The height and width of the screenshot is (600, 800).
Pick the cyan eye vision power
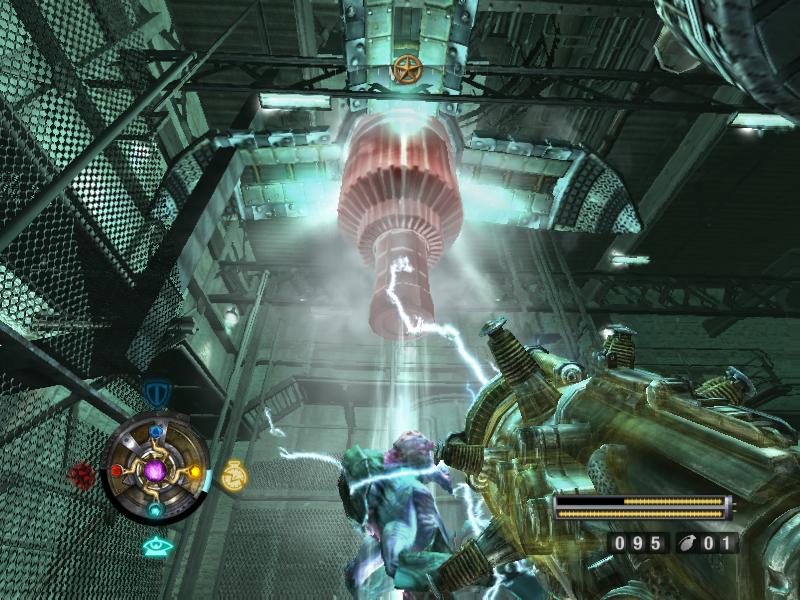click(155, 546)
